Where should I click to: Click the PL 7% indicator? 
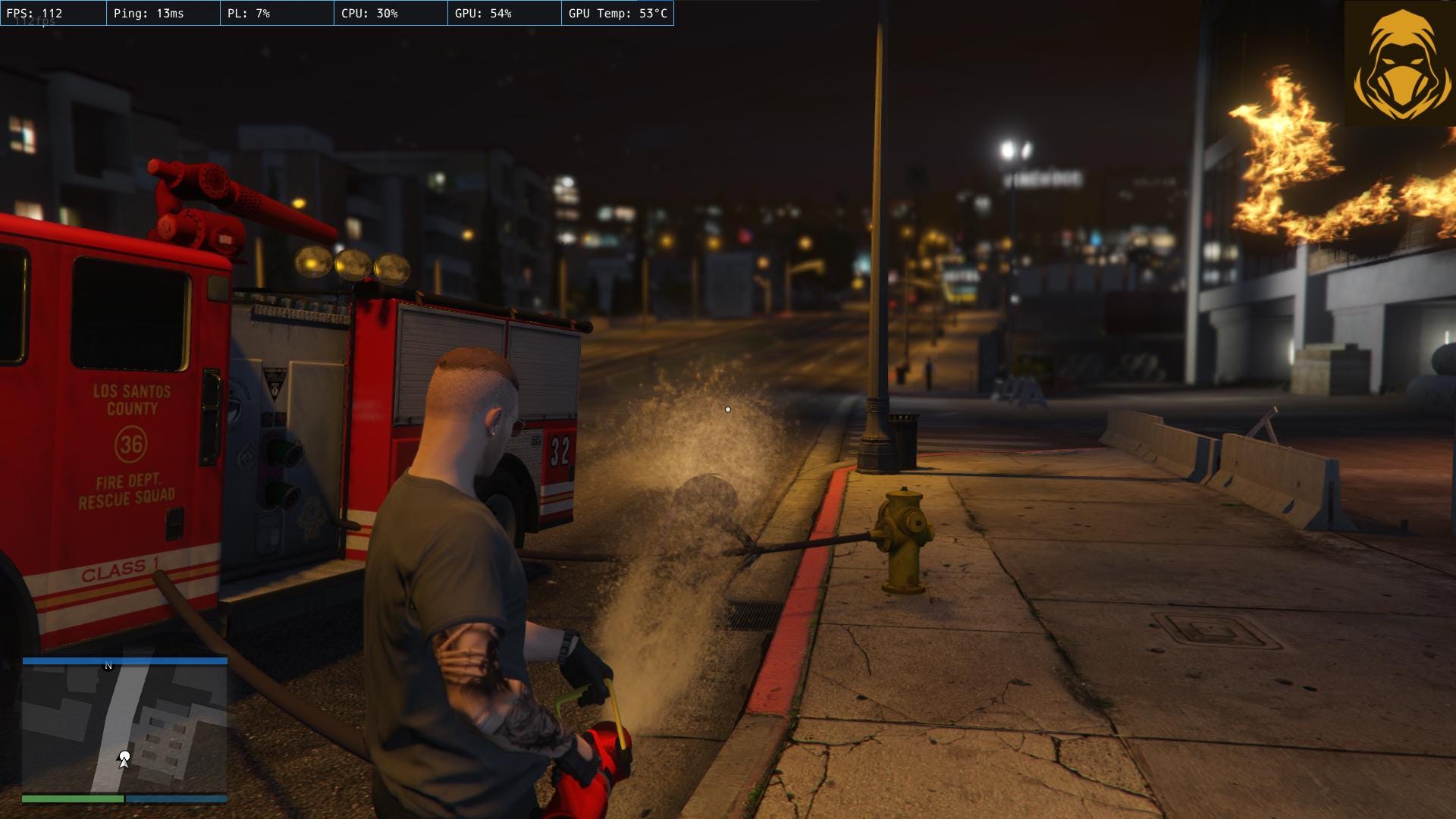(250, 13)
